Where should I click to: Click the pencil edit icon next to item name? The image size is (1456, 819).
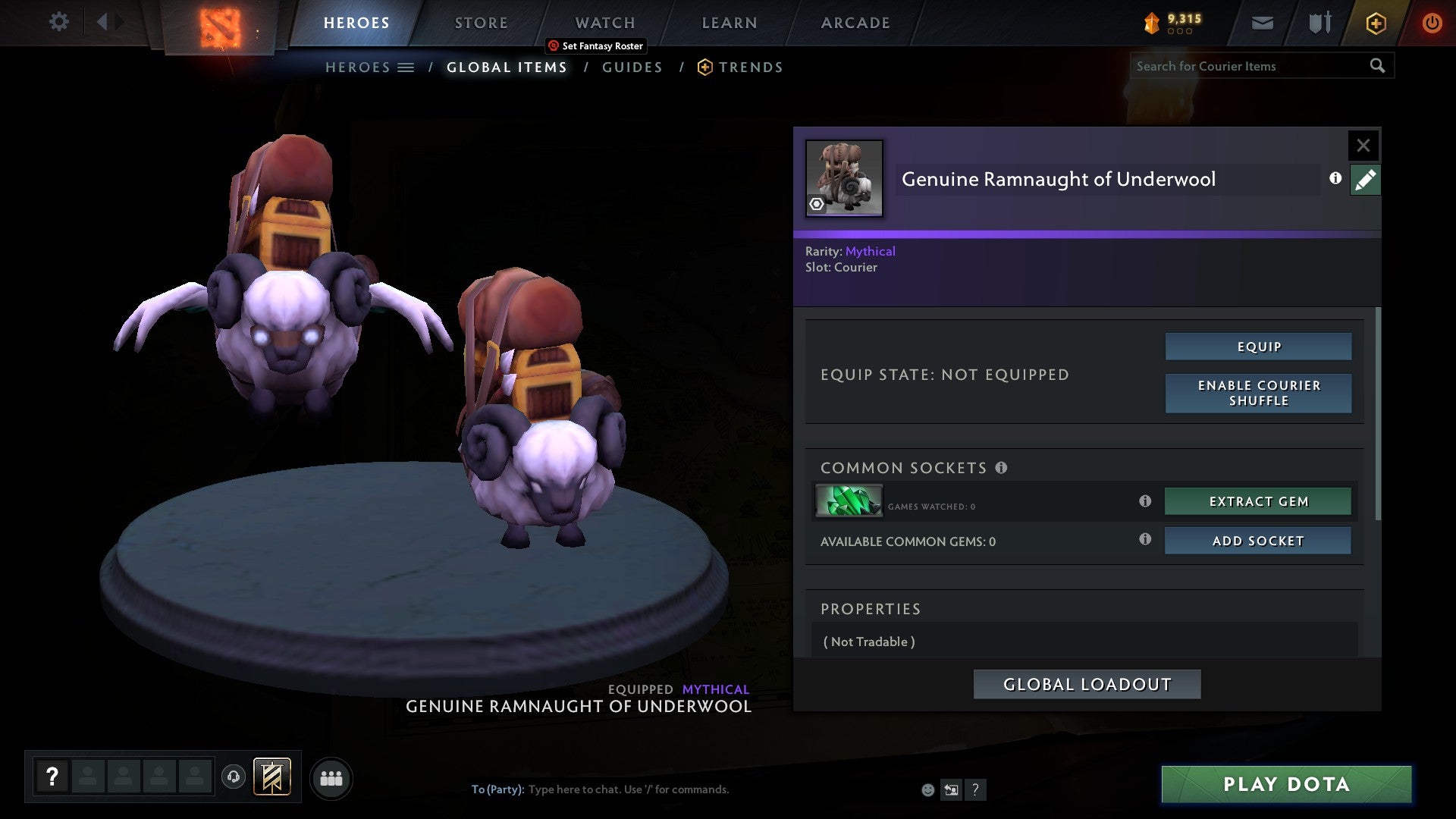pos(1365,180)
